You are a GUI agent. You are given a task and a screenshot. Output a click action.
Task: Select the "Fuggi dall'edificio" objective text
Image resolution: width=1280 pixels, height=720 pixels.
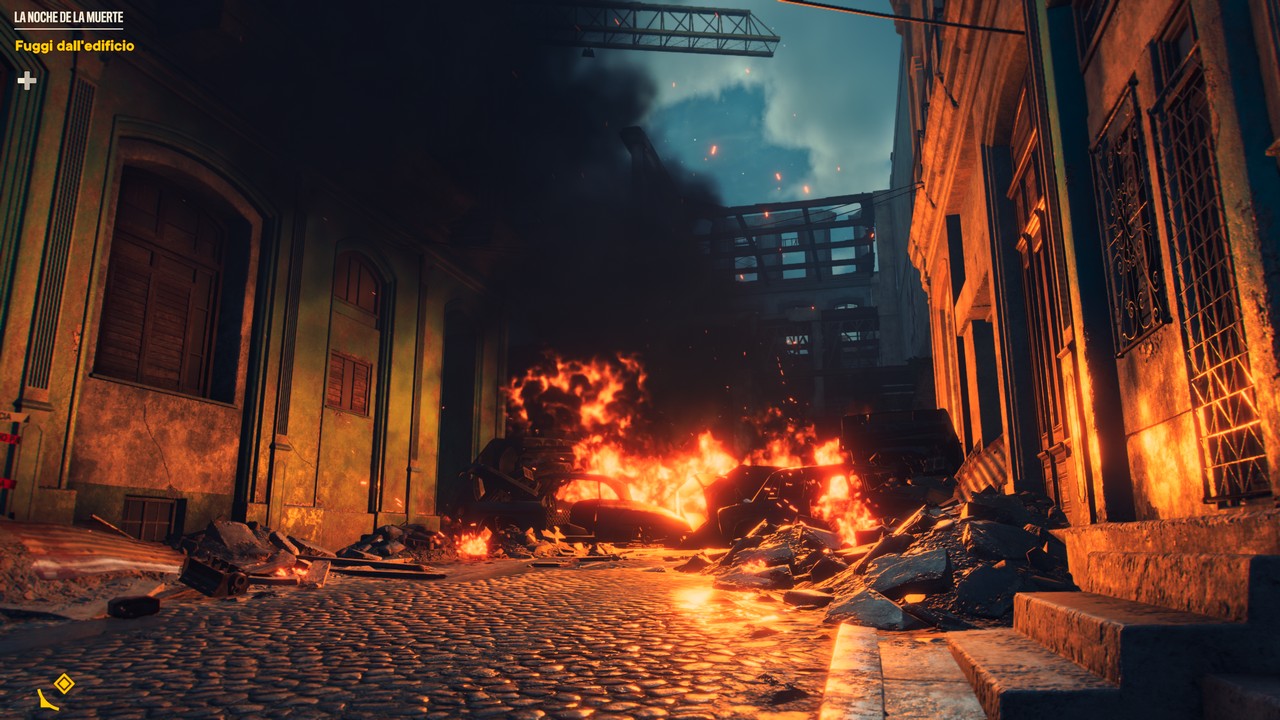74,46
